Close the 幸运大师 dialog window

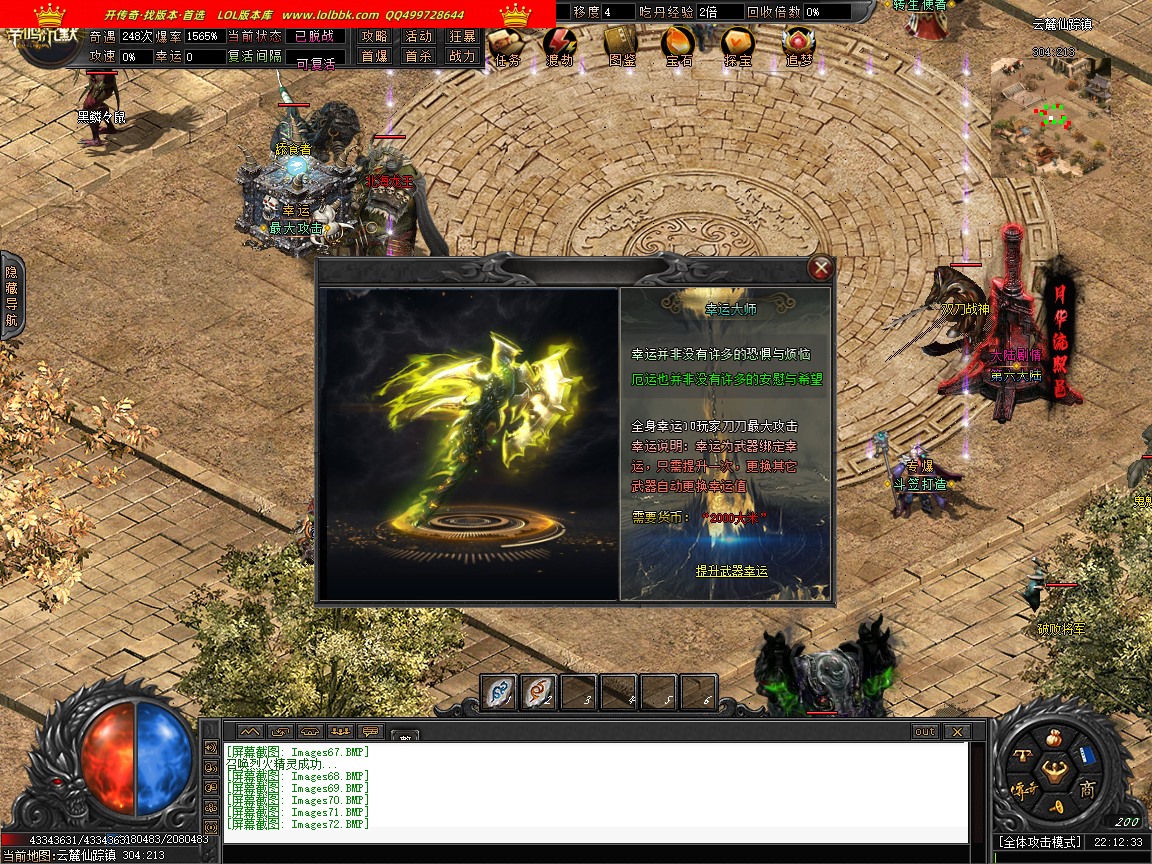(821, 268)
